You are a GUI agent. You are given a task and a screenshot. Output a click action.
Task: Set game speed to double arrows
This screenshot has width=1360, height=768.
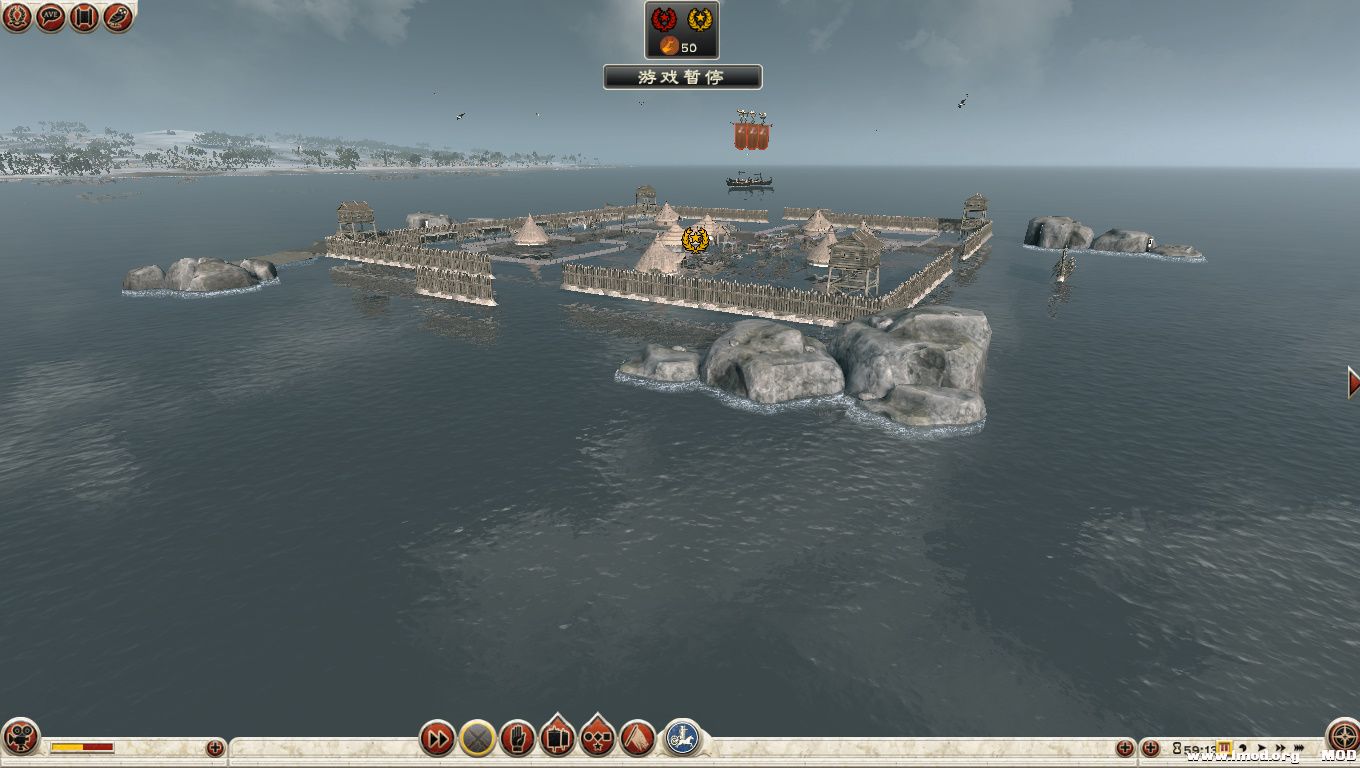(x=1279, y=747)
